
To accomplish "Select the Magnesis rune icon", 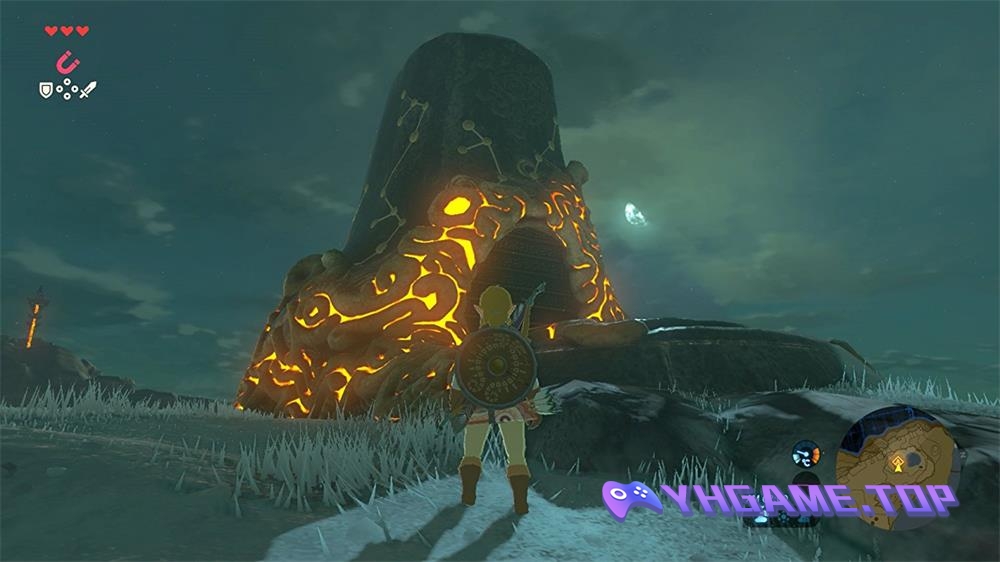I will [67, 62].
